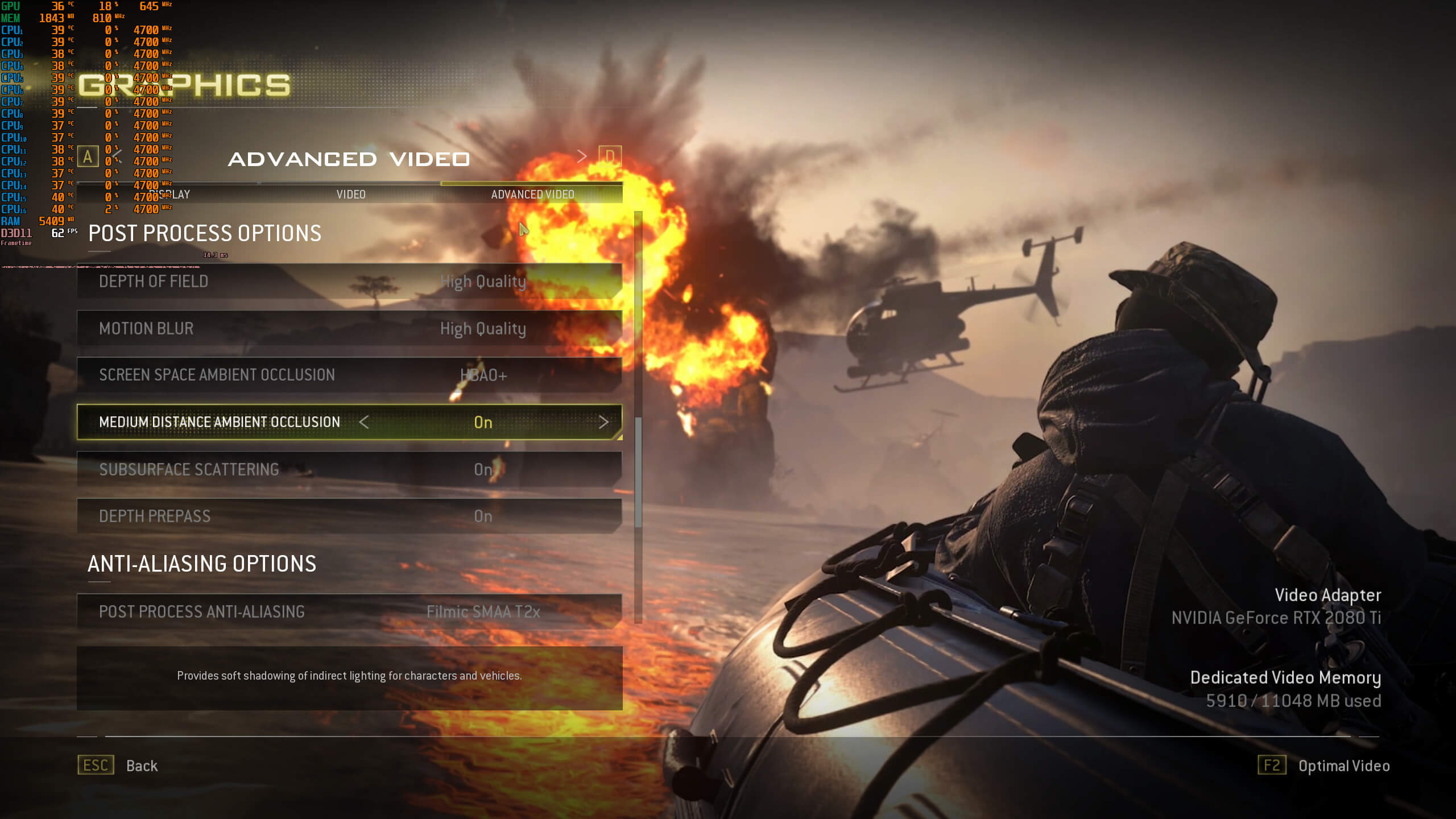Open the Display tab
The height and width of the screenshot is (819, 1456).
pyautogui.click(x=171, y=195)
